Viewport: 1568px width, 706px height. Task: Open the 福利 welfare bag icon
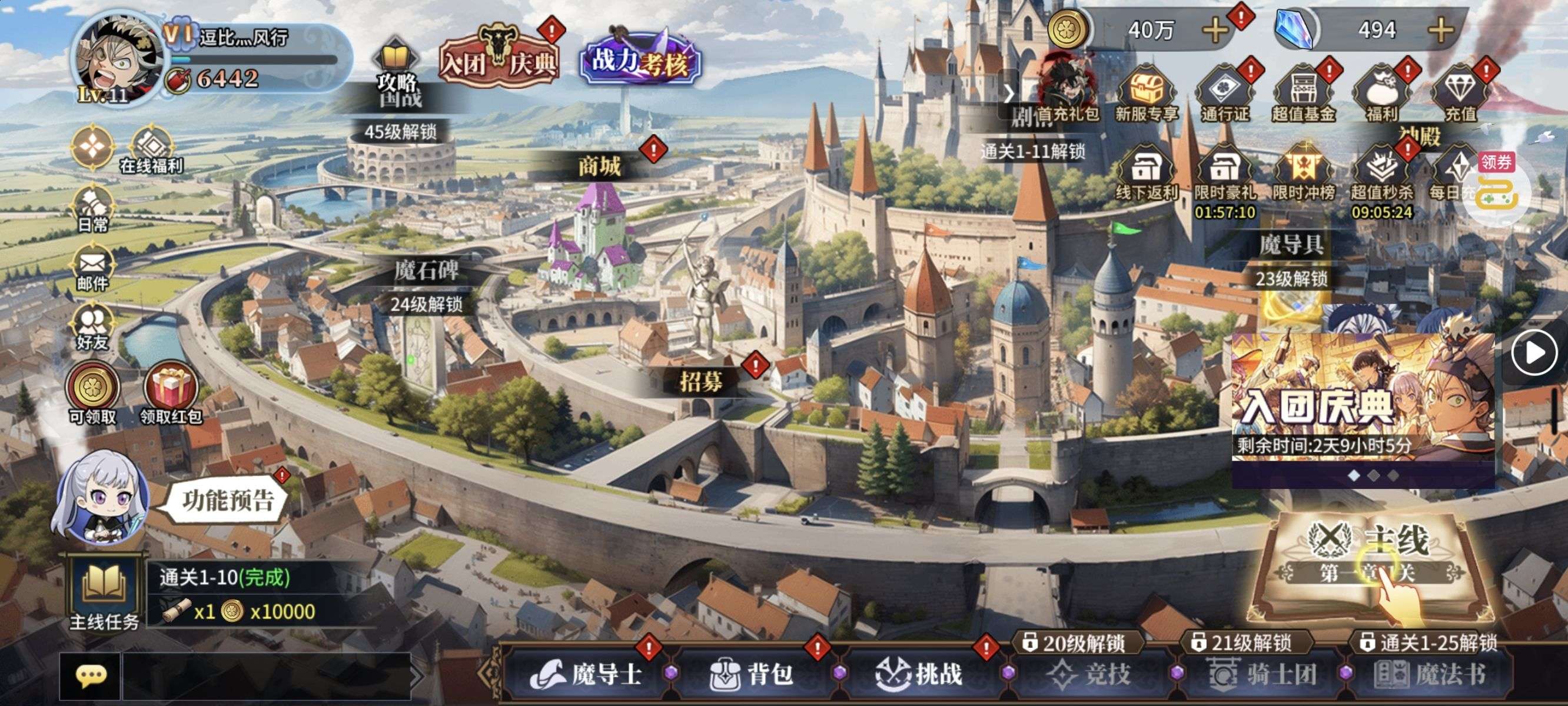pyautogui.click(x=1381, y=94)
